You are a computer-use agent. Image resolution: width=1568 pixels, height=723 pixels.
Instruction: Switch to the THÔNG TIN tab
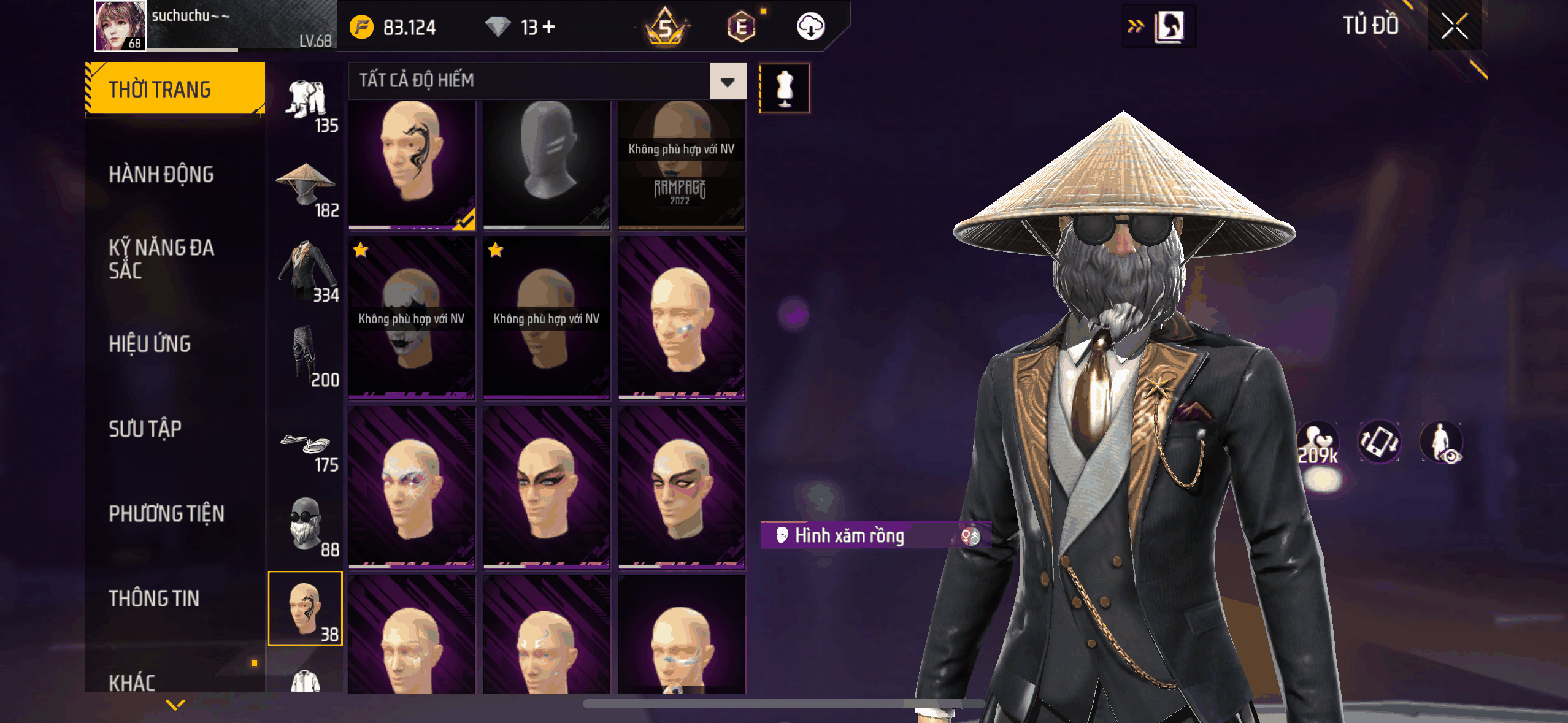(154, 599)
